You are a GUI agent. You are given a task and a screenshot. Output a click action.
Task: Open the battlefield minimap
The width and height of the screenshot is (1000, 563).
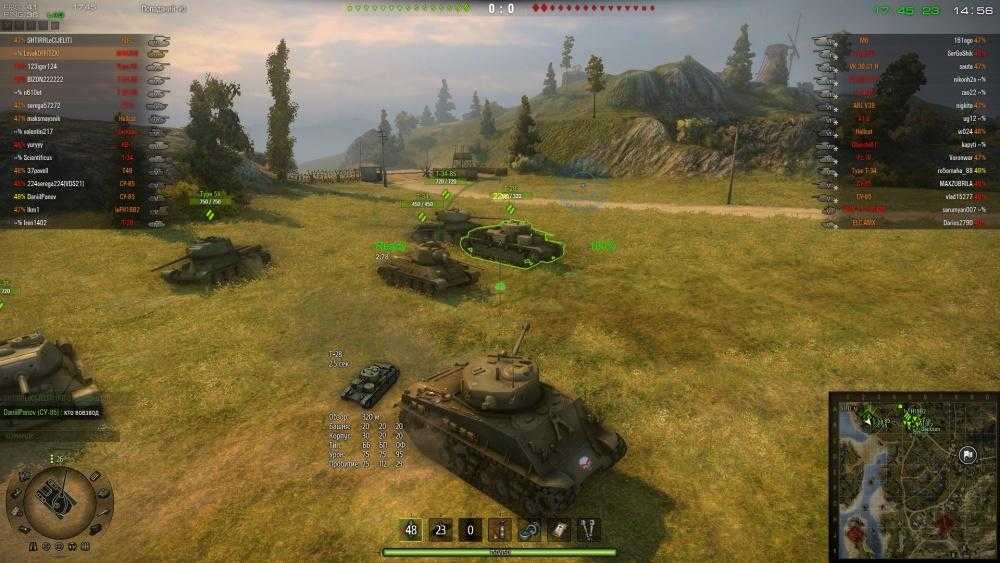913,474
